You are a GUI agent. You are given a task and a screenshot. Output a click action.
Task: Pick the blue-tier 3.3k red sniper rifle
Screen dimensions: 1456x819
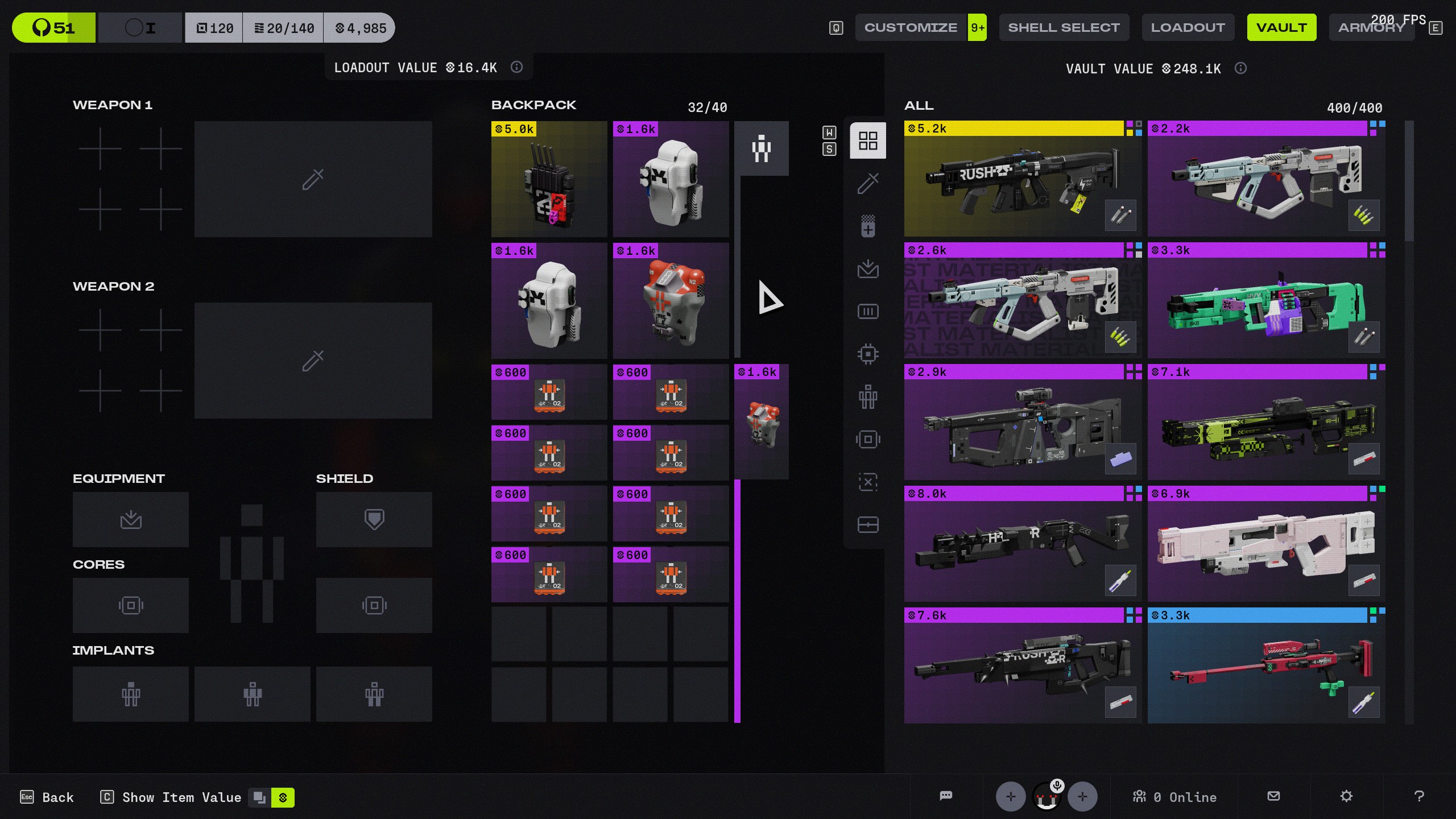(x=1265, y=665)
